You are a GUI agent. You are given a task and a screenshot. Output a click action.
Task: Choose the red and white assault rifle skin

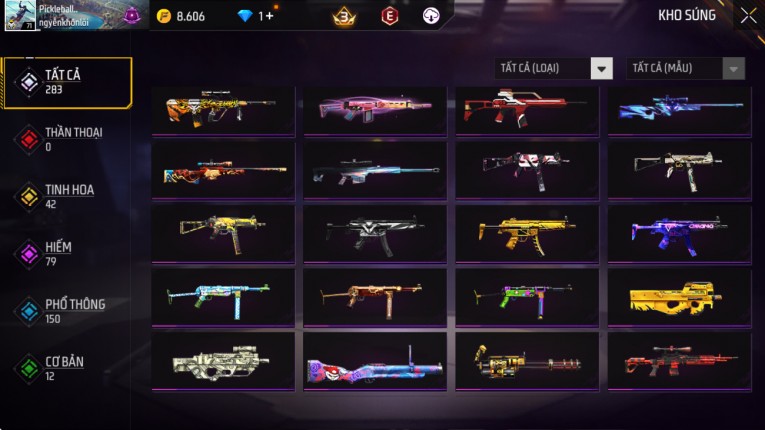coord(526,108)
